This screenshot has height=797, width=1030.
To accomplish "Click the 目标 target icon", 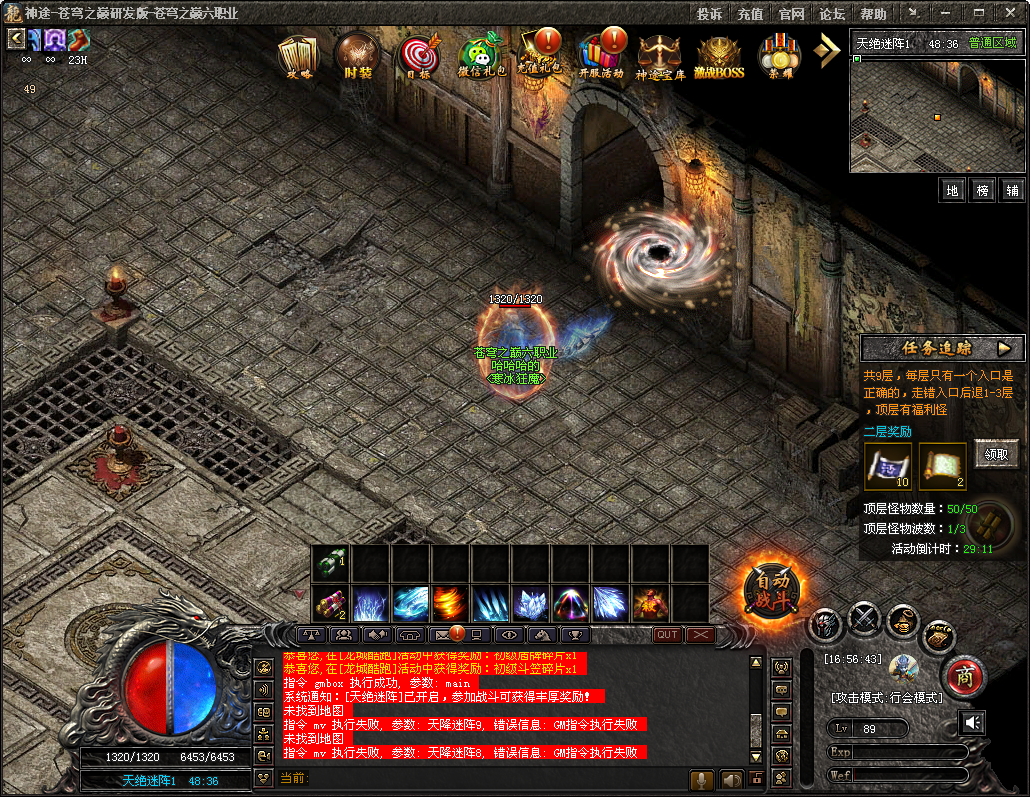I will [418, 56].
